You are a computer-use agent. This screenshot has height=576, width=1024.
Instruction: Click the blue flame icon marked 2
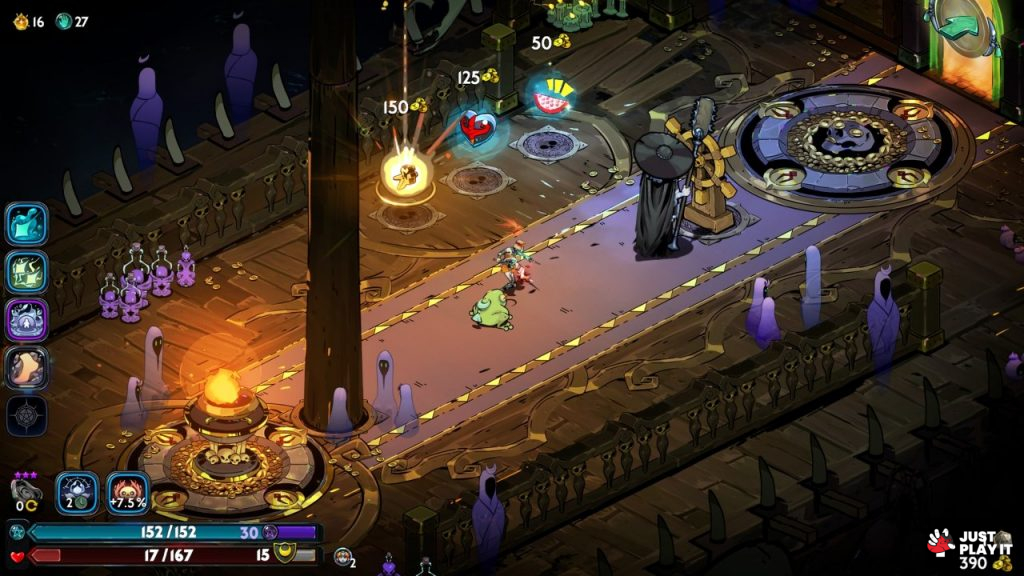(77, 492)
